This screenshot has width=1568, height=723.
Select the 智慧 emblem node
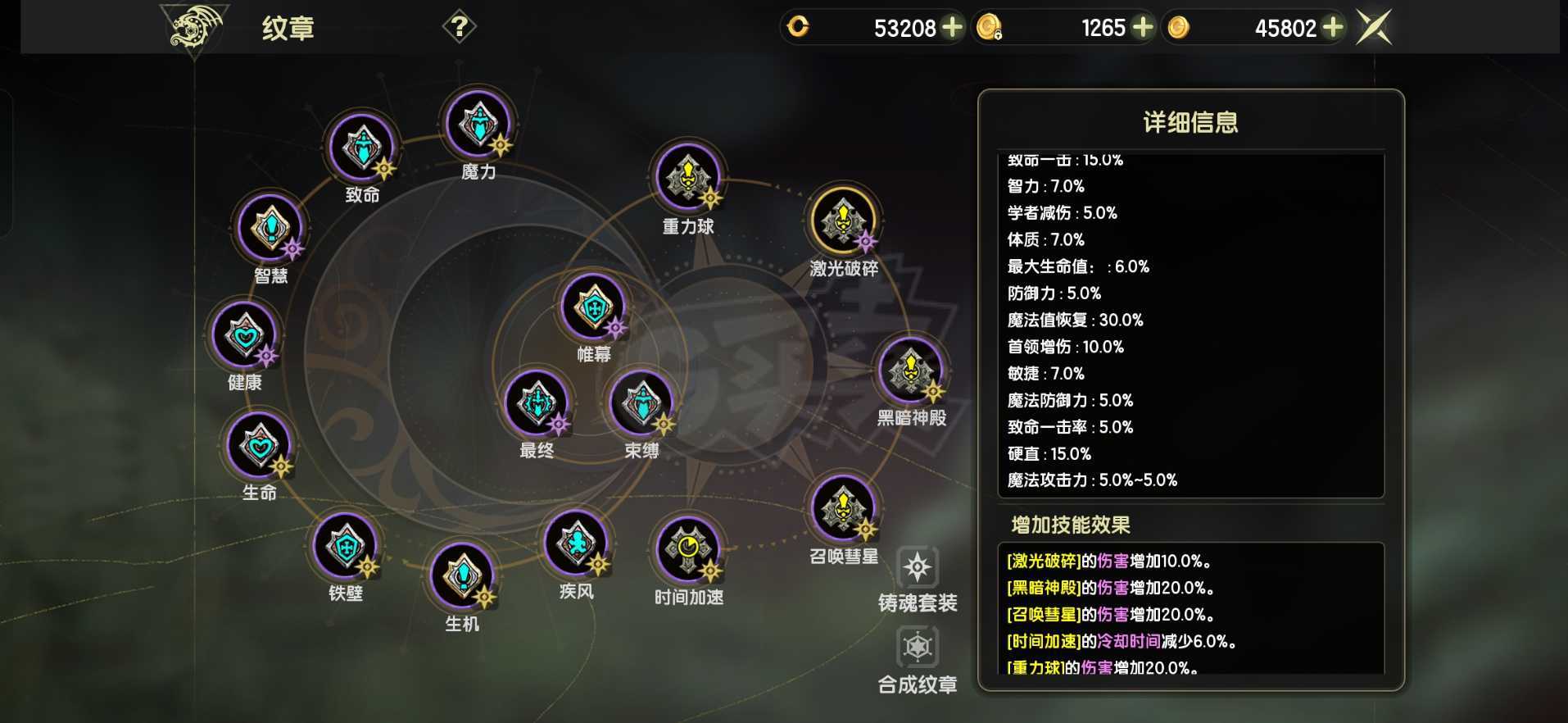tap(268, 227)
